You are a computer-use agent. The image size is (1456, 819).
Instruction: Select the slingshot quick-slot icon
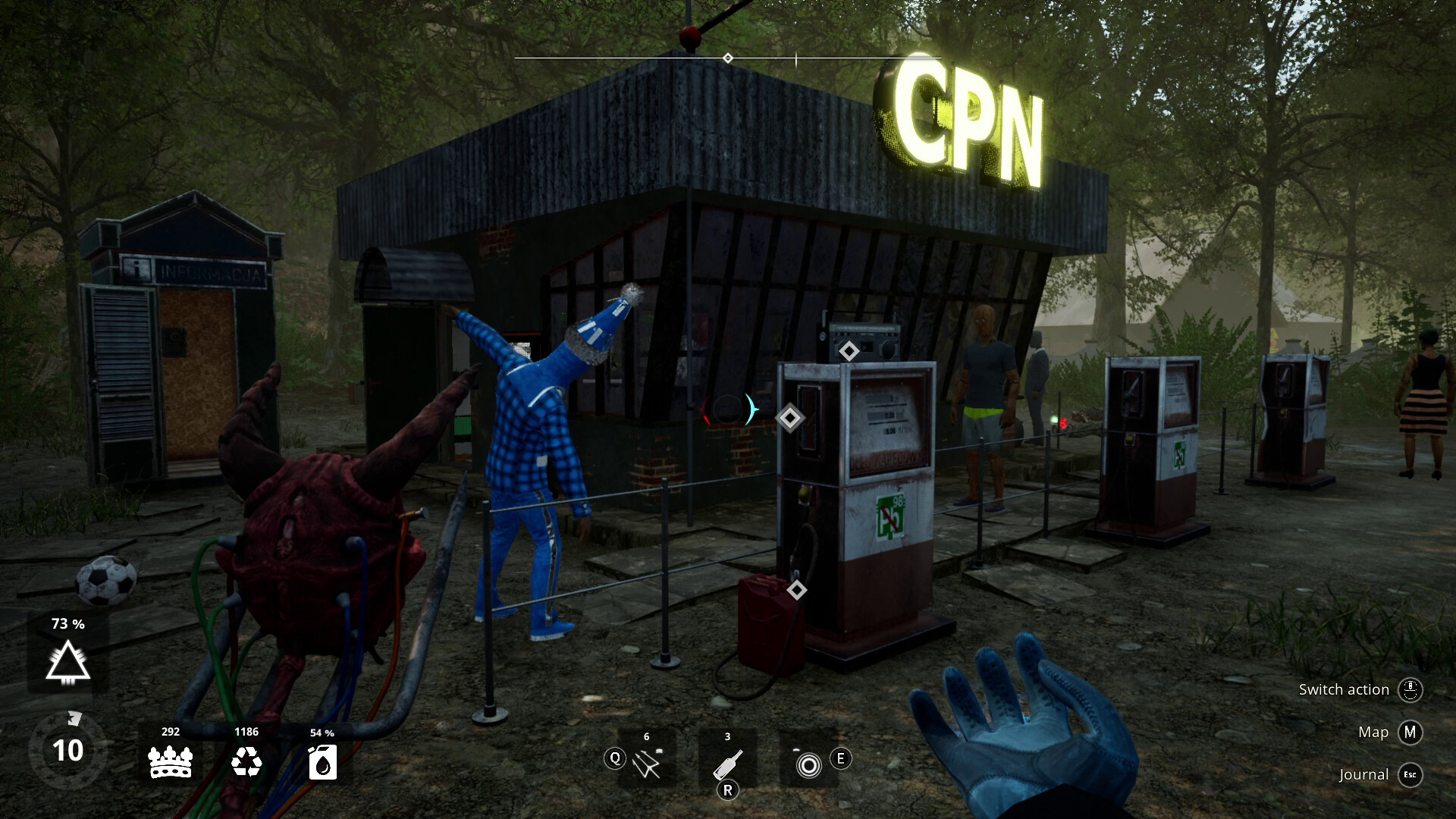click(645, 761)
